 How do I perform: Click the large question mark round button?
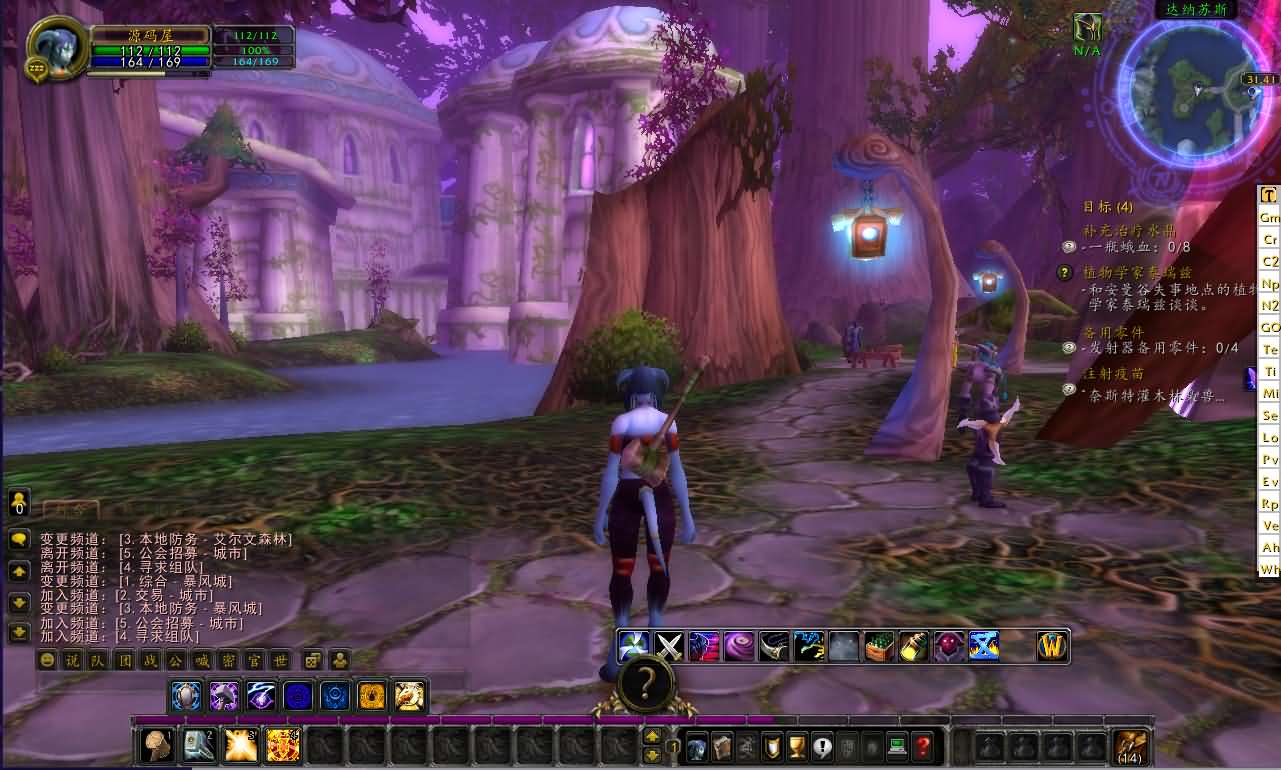(x=646, y=683)
